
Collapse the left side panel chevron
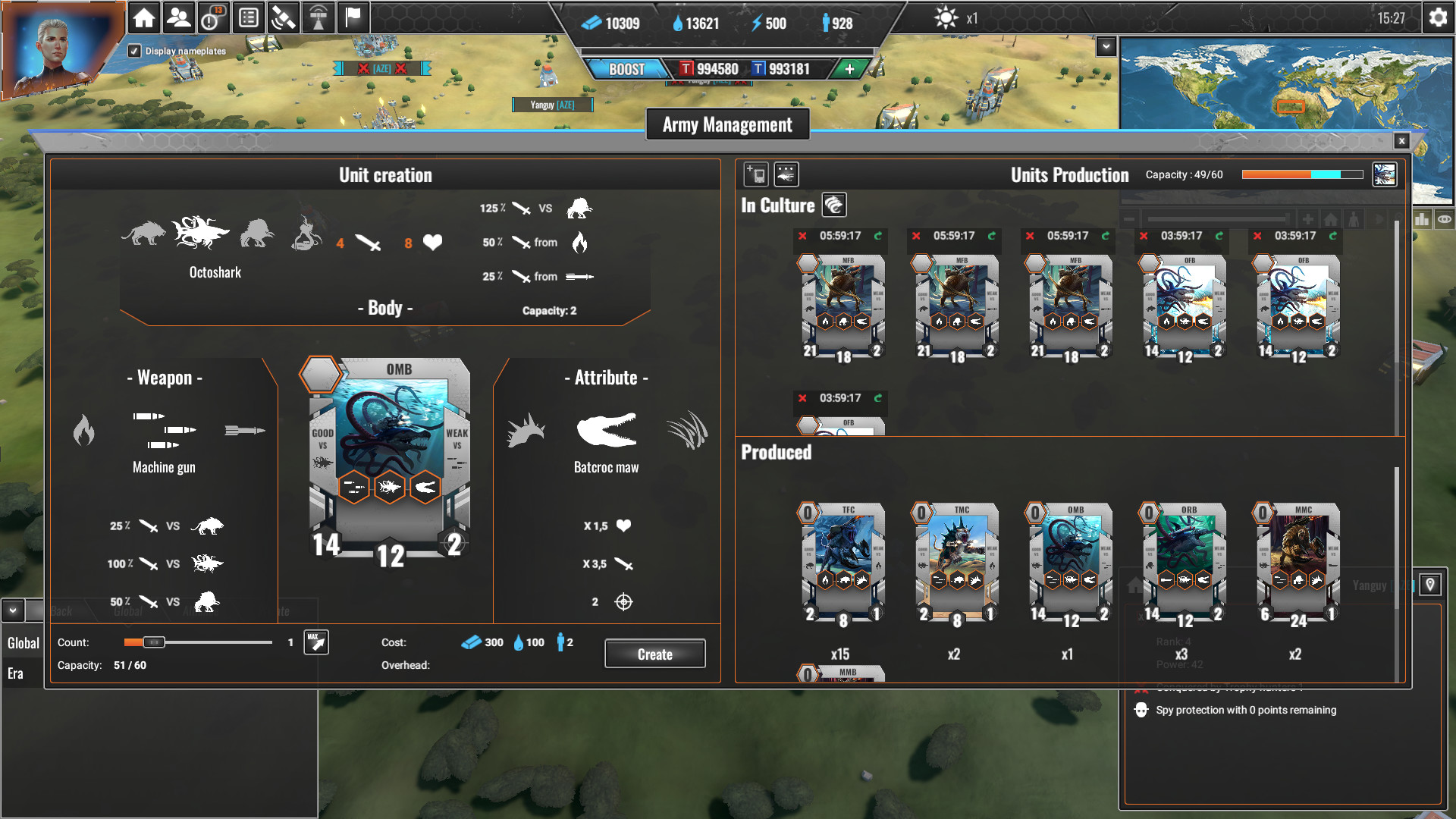(x=11, y=609)
